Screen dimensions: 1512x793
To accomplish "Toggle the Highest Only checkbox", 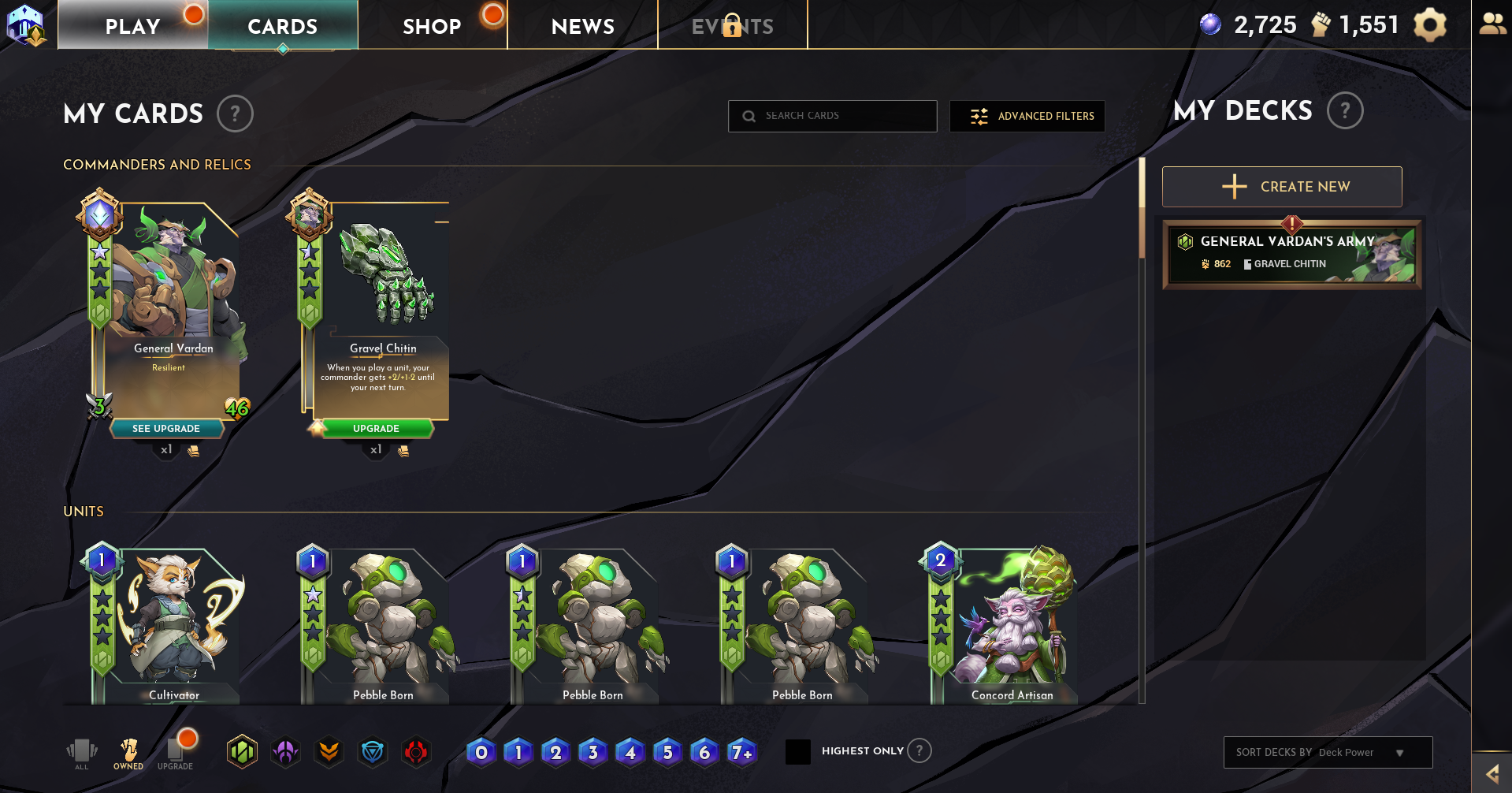I will 798,752.
